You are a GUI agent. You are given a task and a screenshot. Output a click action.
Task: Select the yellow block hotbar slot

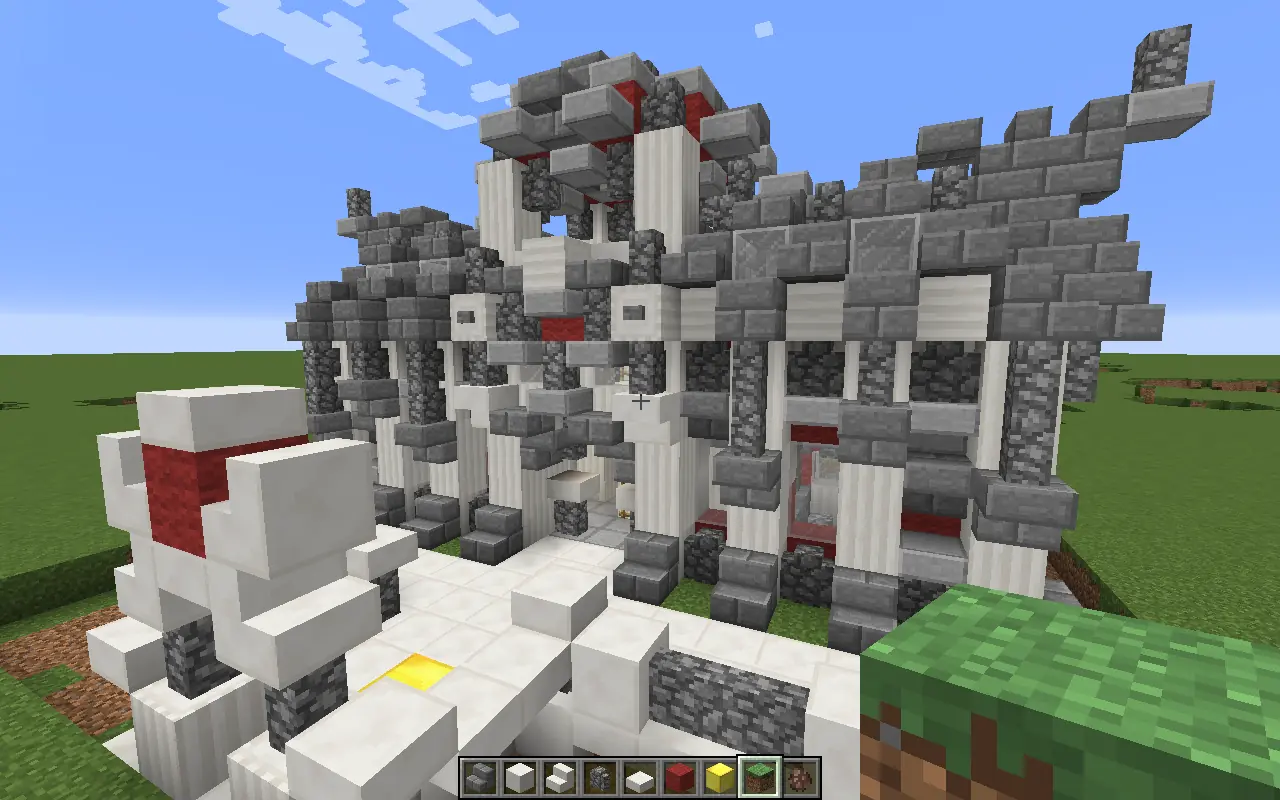(x=720, y=777)
